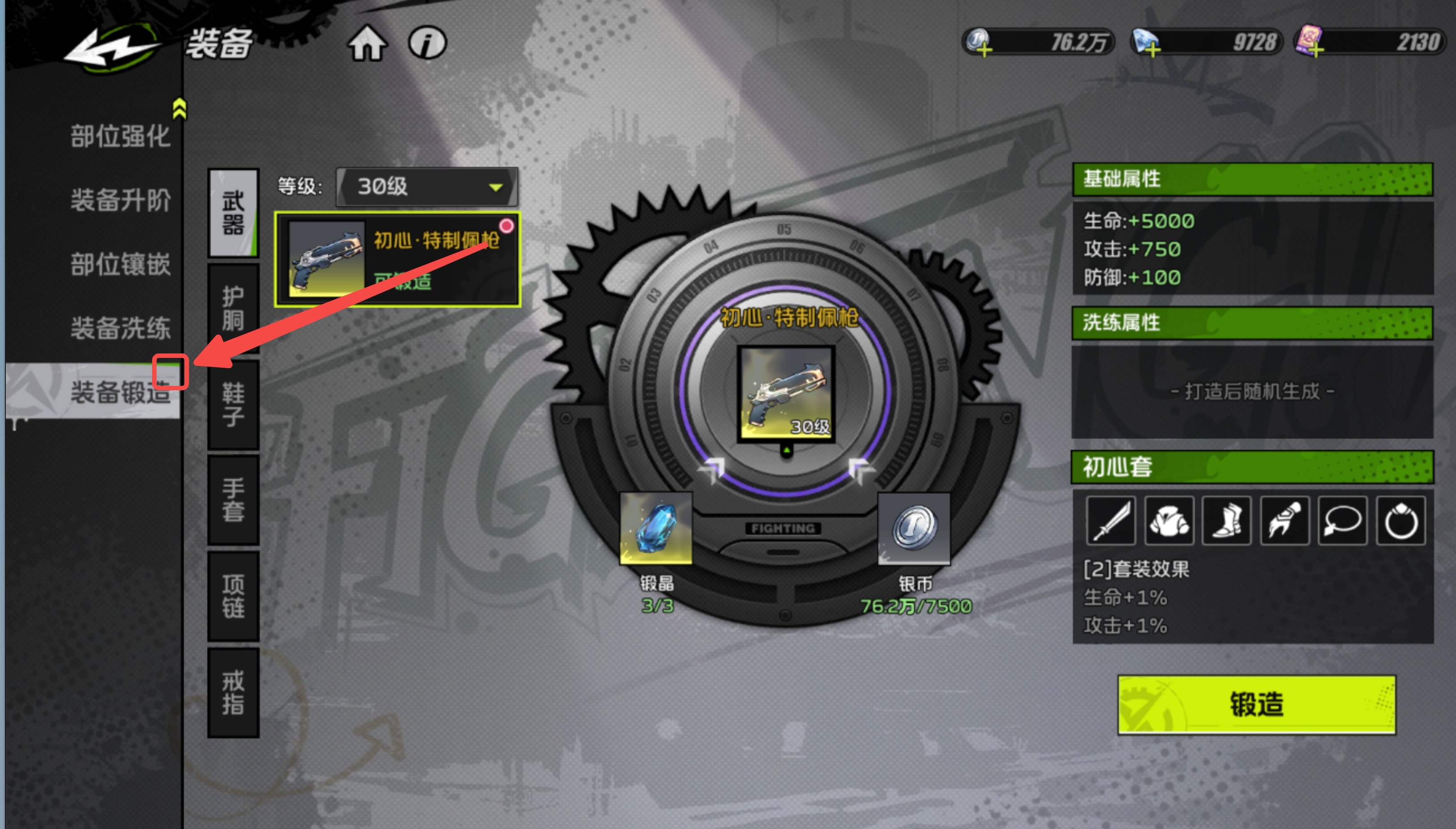Switch to the 护胴 tab

(x=233, y=308)
